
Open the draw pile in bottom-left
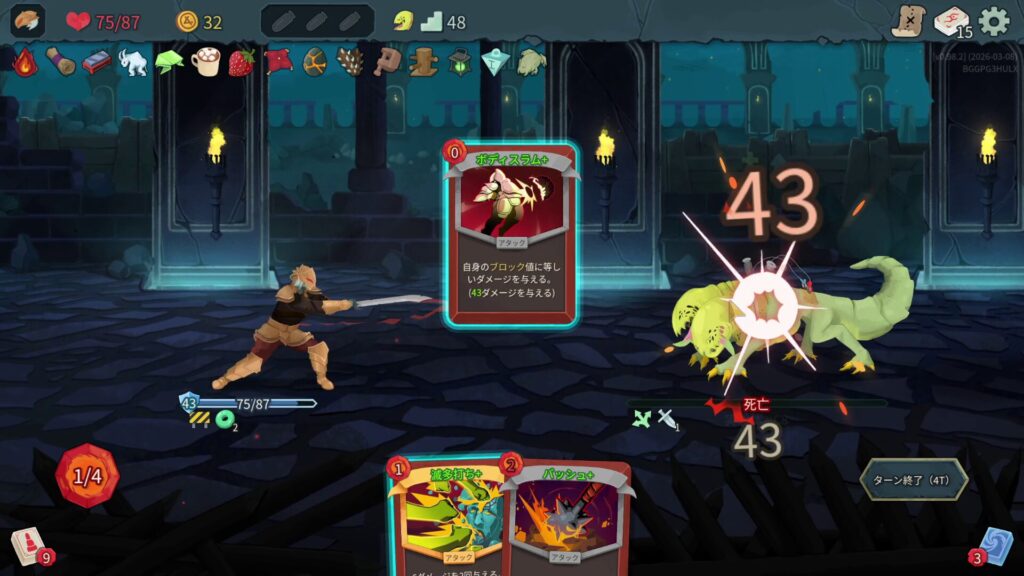tap(28, 547)
